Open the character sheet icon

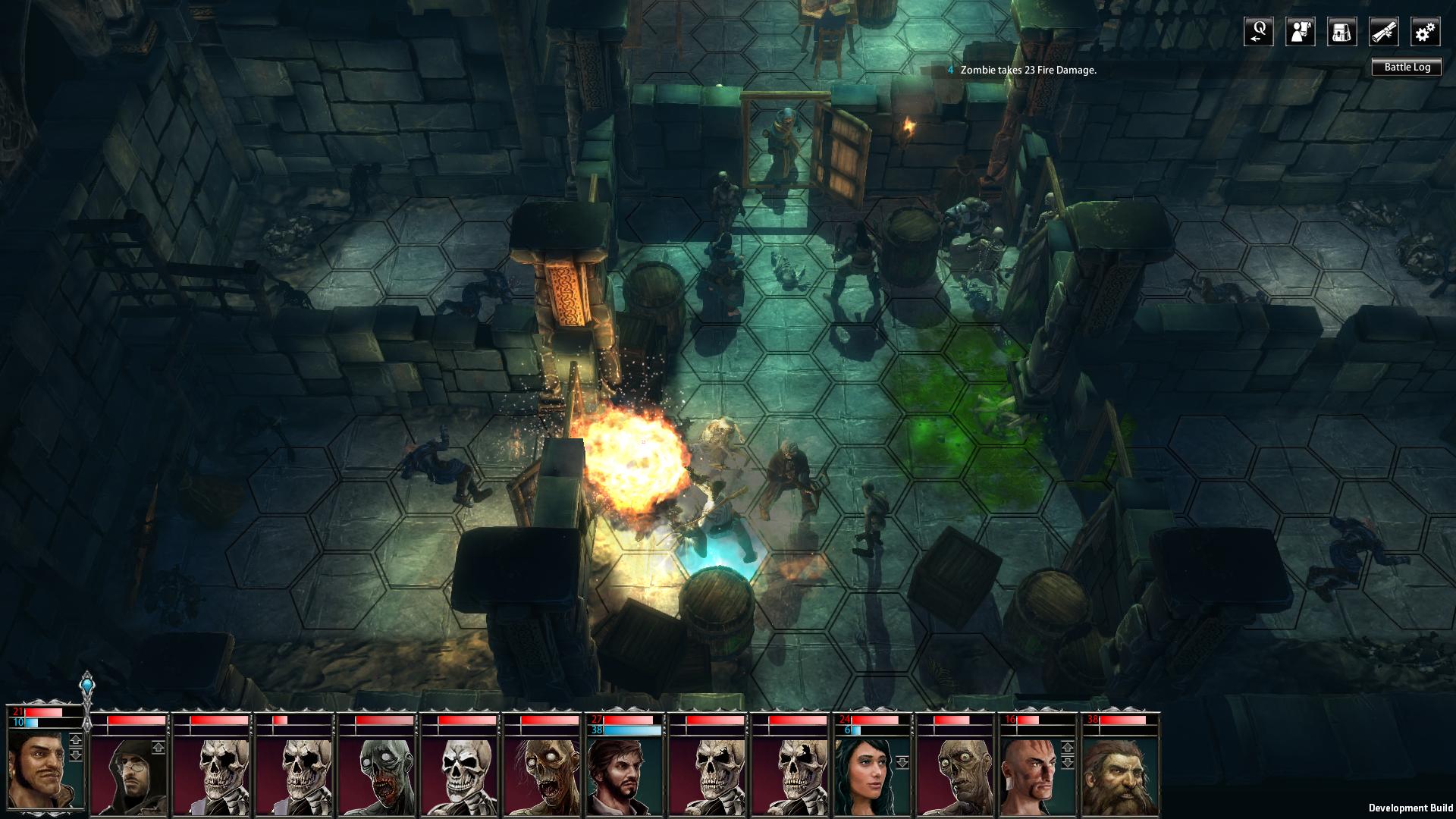point(1300,32)
